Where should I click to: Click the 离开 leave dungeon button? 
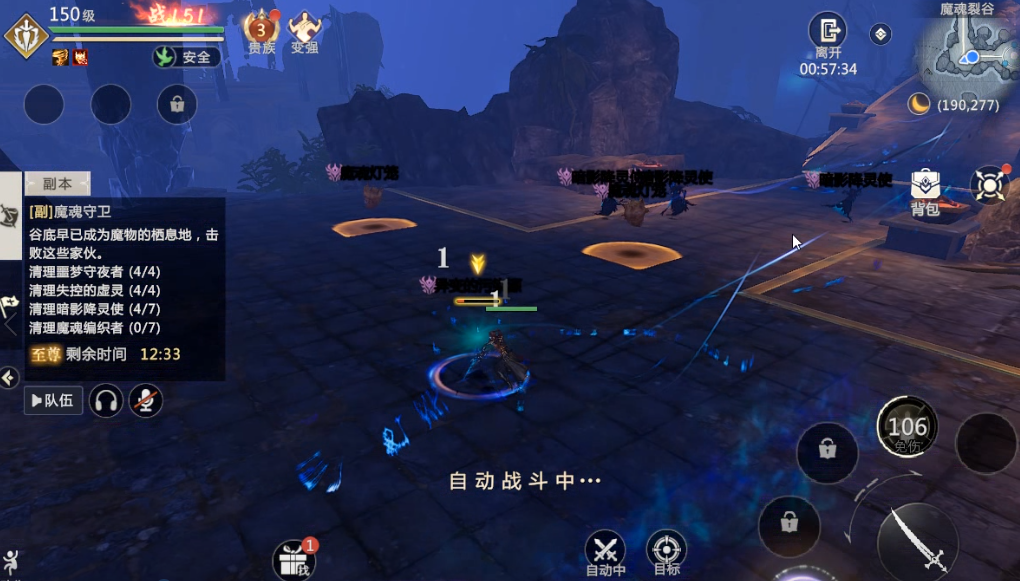827,32
